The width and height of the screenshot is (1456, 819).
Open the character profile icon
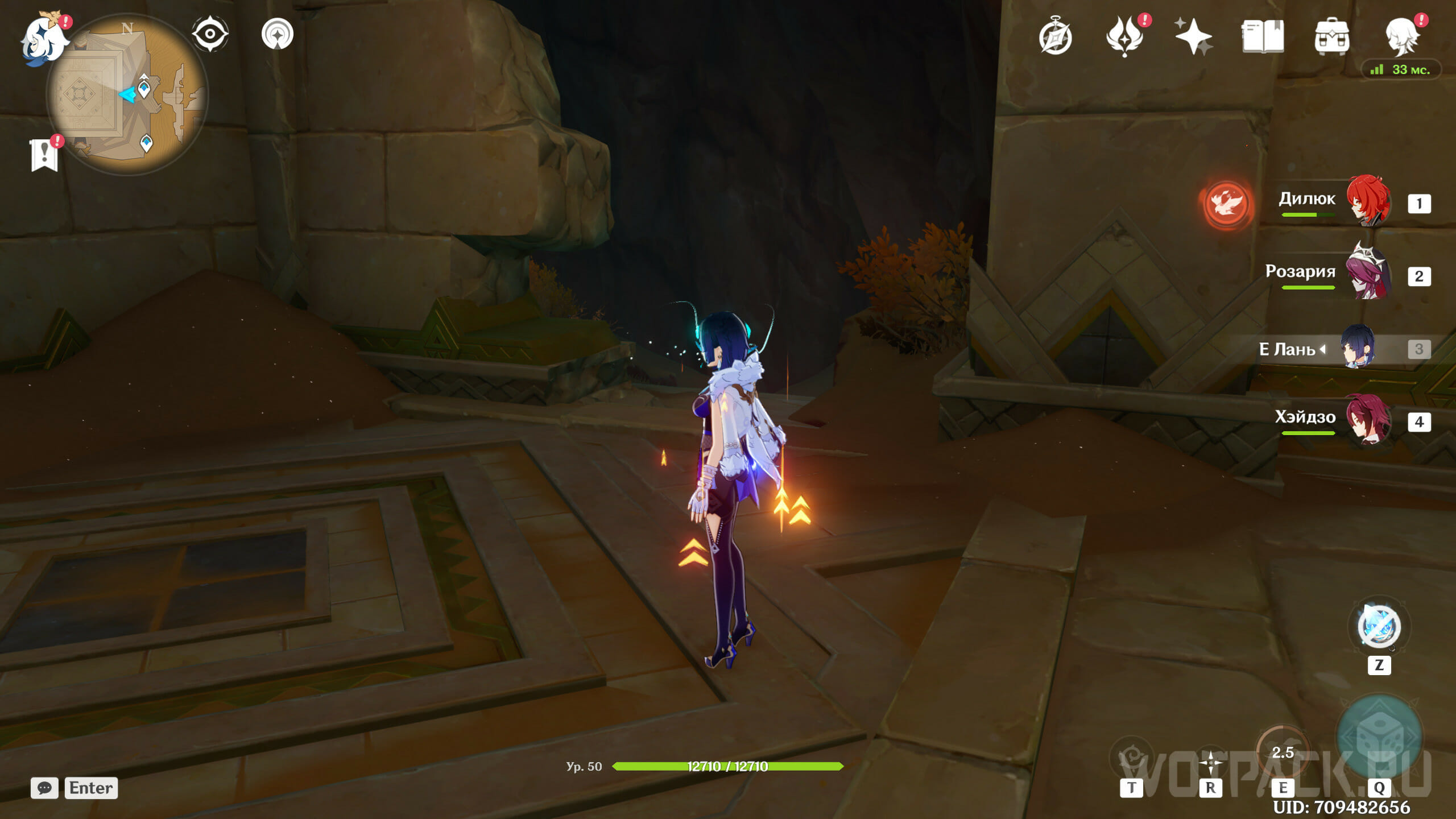coord(1401,36)
